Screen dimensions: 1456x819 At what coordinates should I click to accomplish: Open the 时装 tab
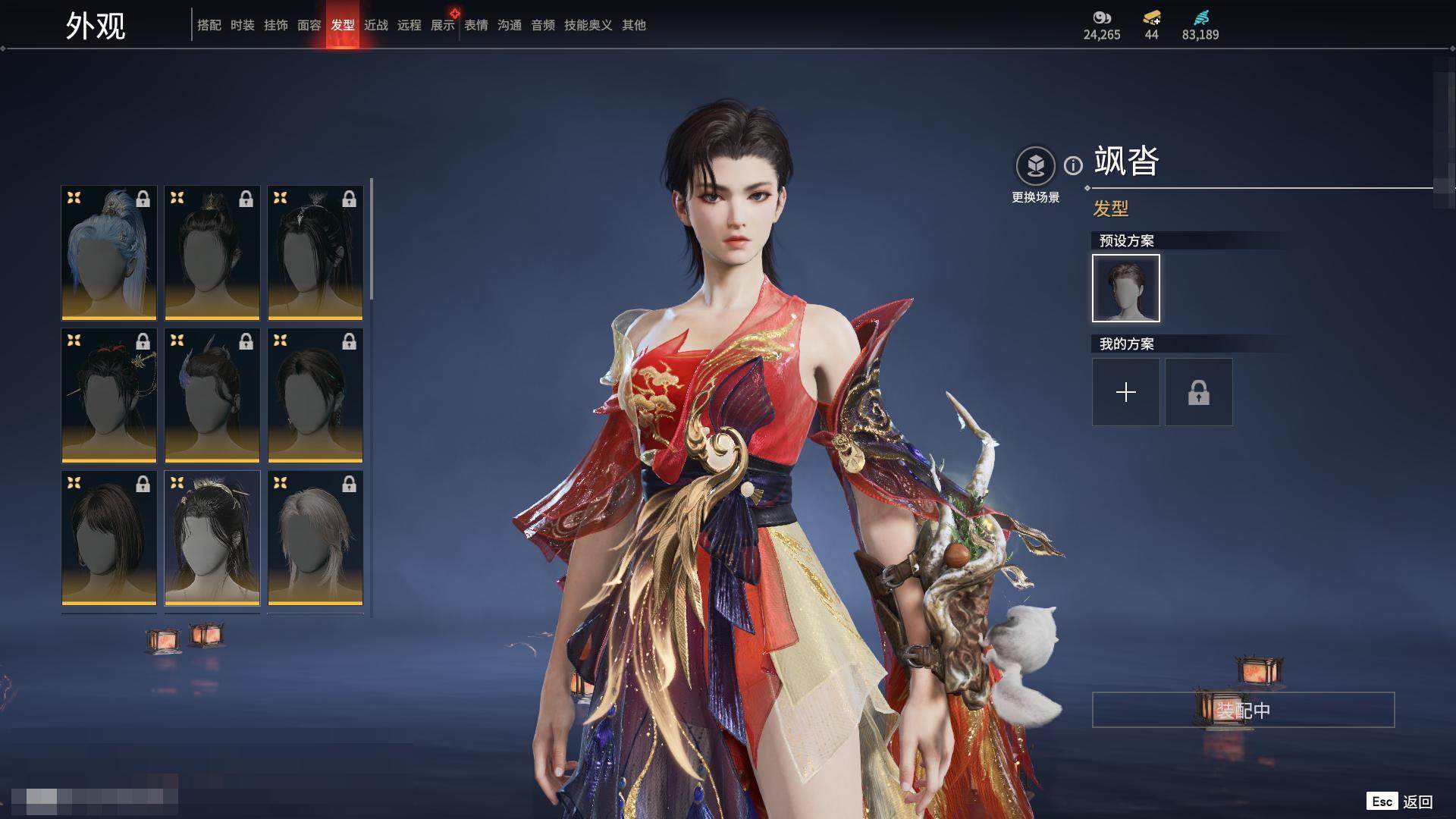[242, 25]
